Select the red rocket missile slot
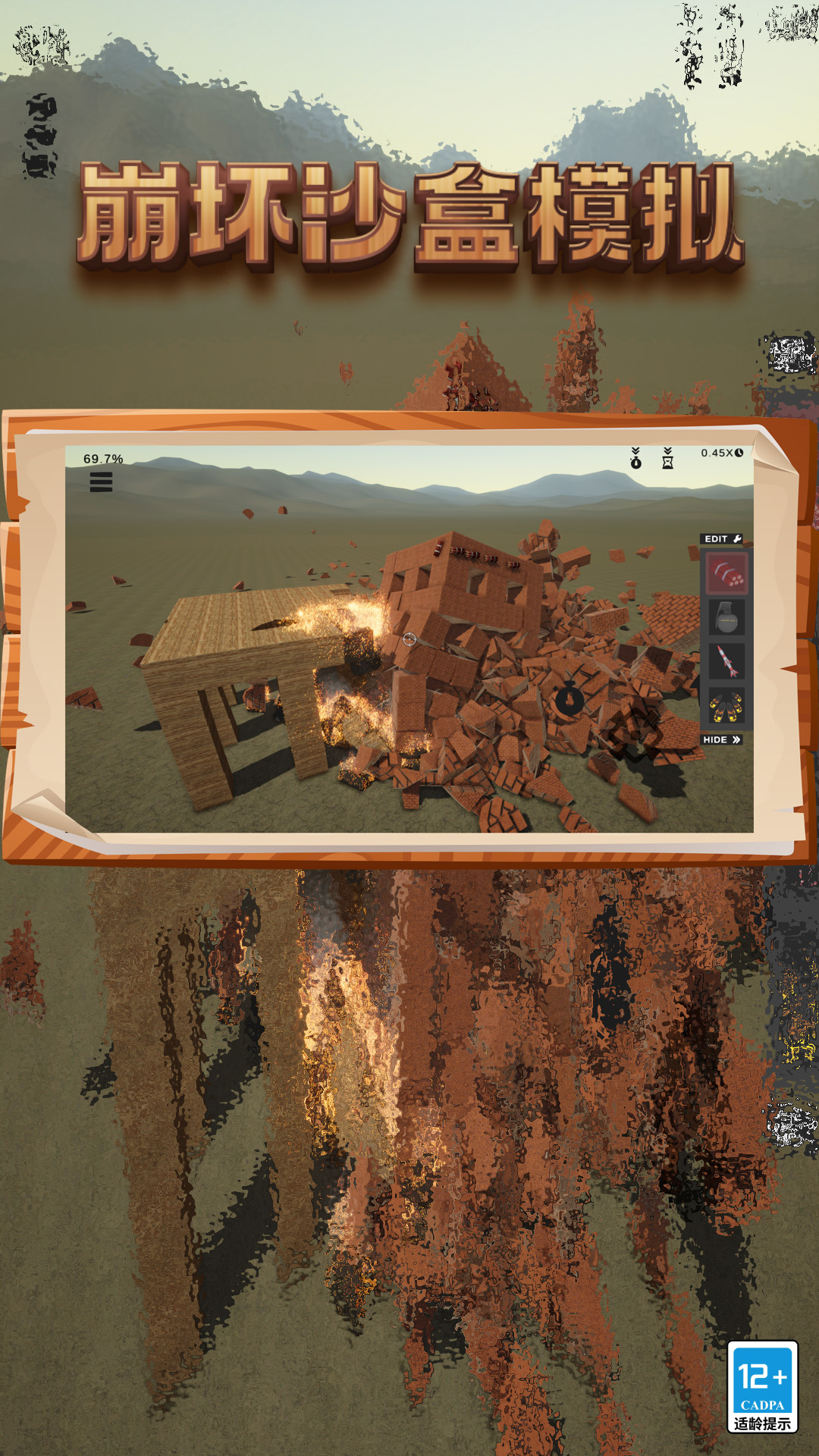 [x=727, y=662]
